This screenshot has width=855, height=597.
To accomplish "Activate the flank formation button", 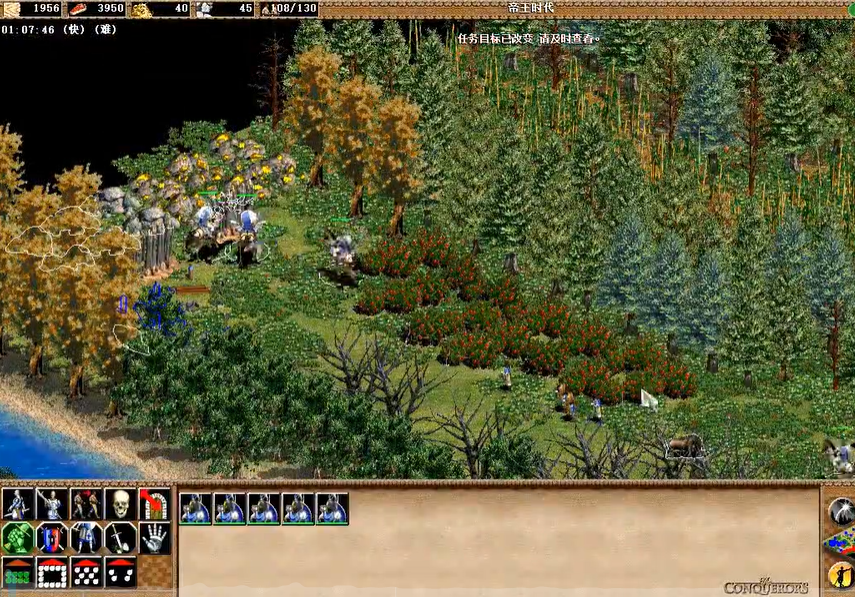I will pos(120,572).
